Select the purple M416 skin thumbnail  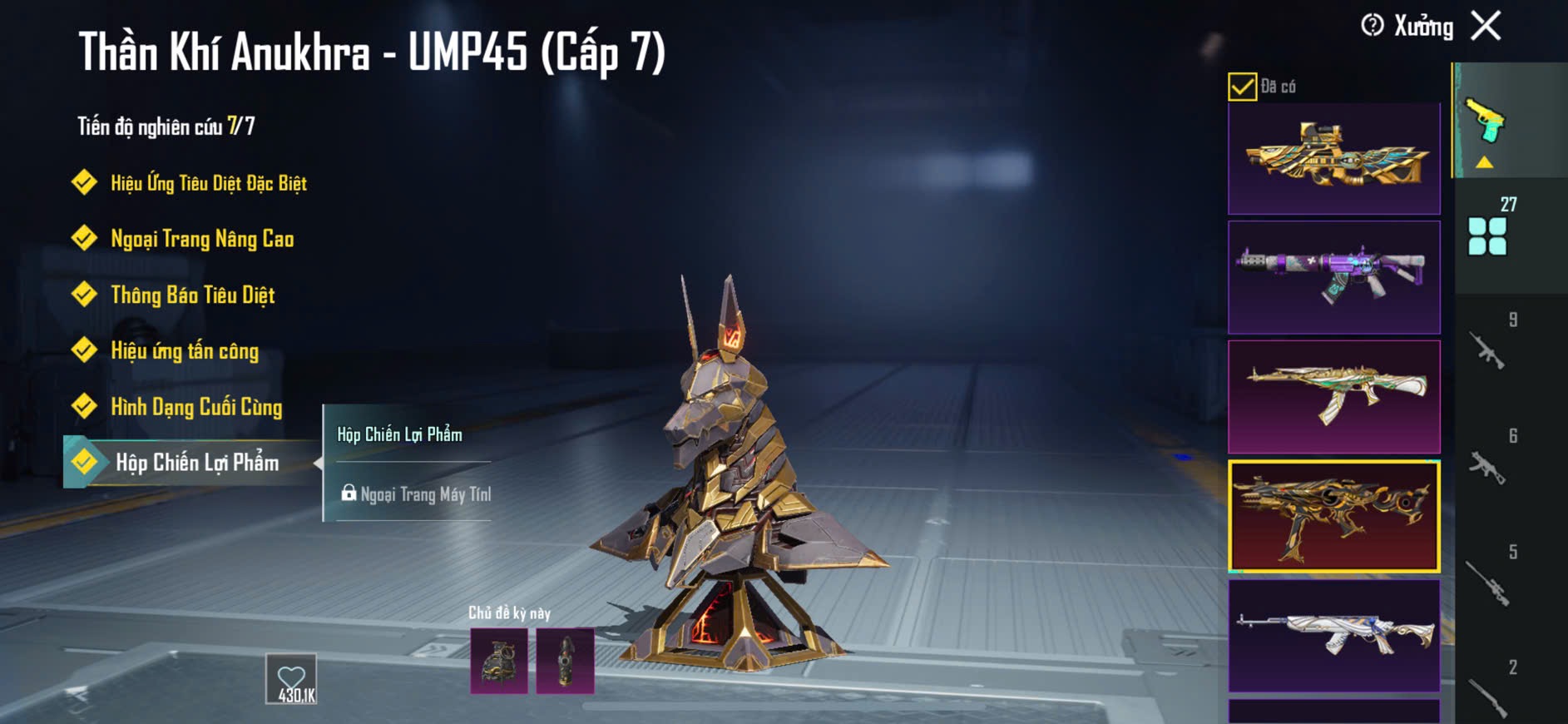pyautogui.click(x=1333, y=276)
